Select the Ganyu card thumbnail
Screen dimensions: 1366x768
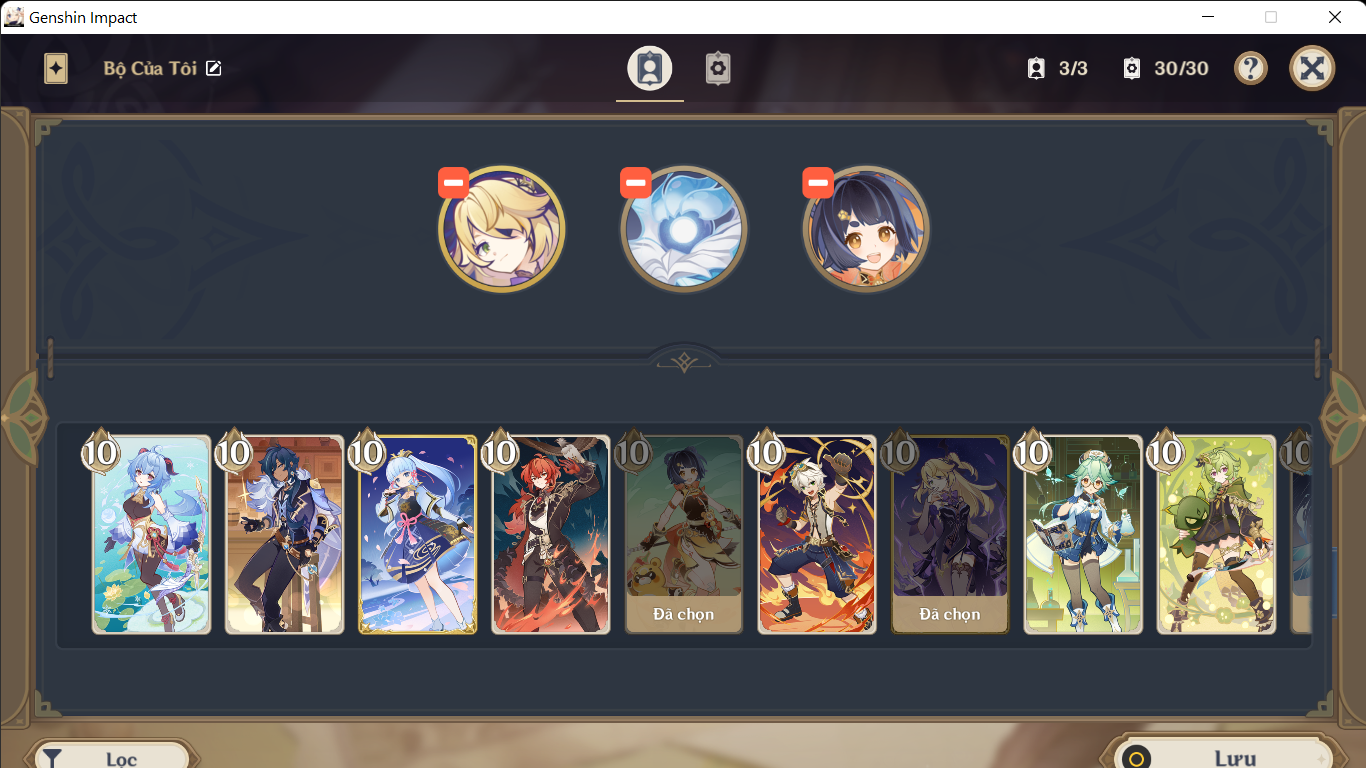(151, 533)
